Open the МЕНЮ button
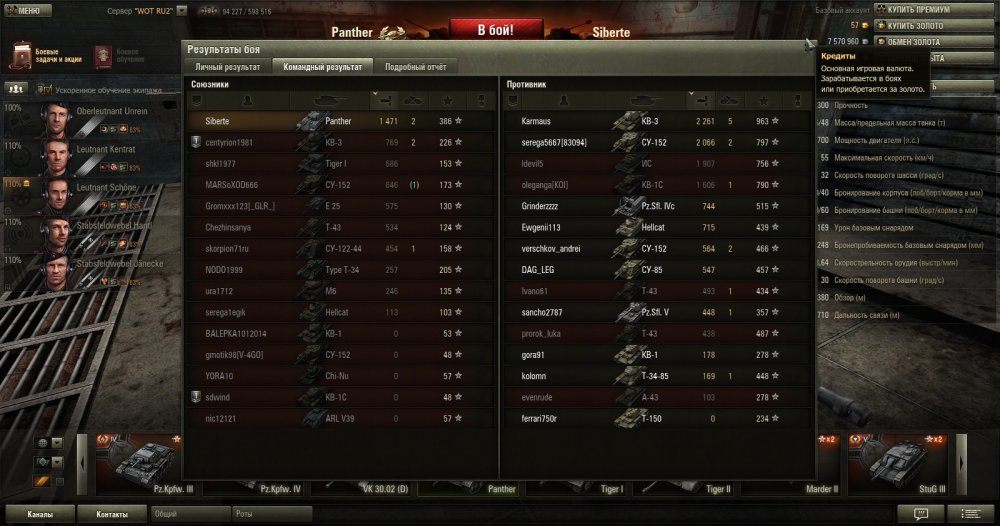The height and width of the screenshot is (526, 1000). (x=23, y=10)
